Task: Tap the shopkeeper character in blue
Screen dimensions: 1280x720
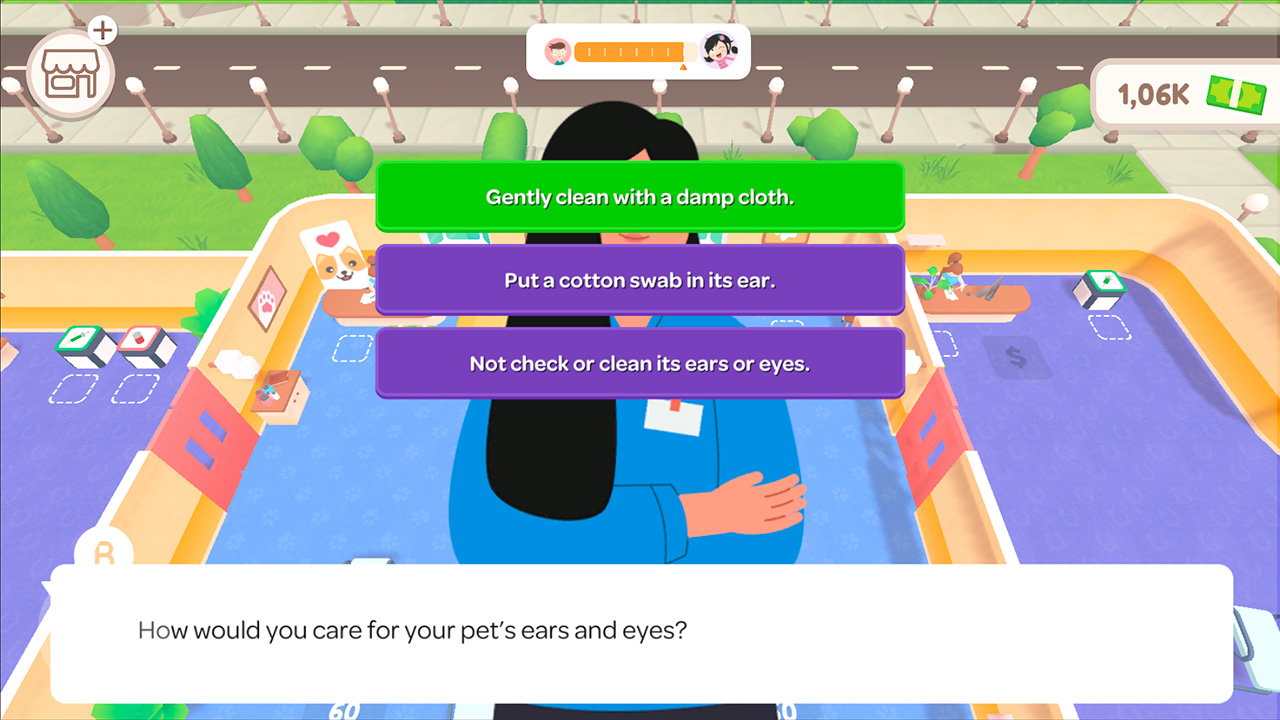Action: pyautogui.click(x=640, y=470)
